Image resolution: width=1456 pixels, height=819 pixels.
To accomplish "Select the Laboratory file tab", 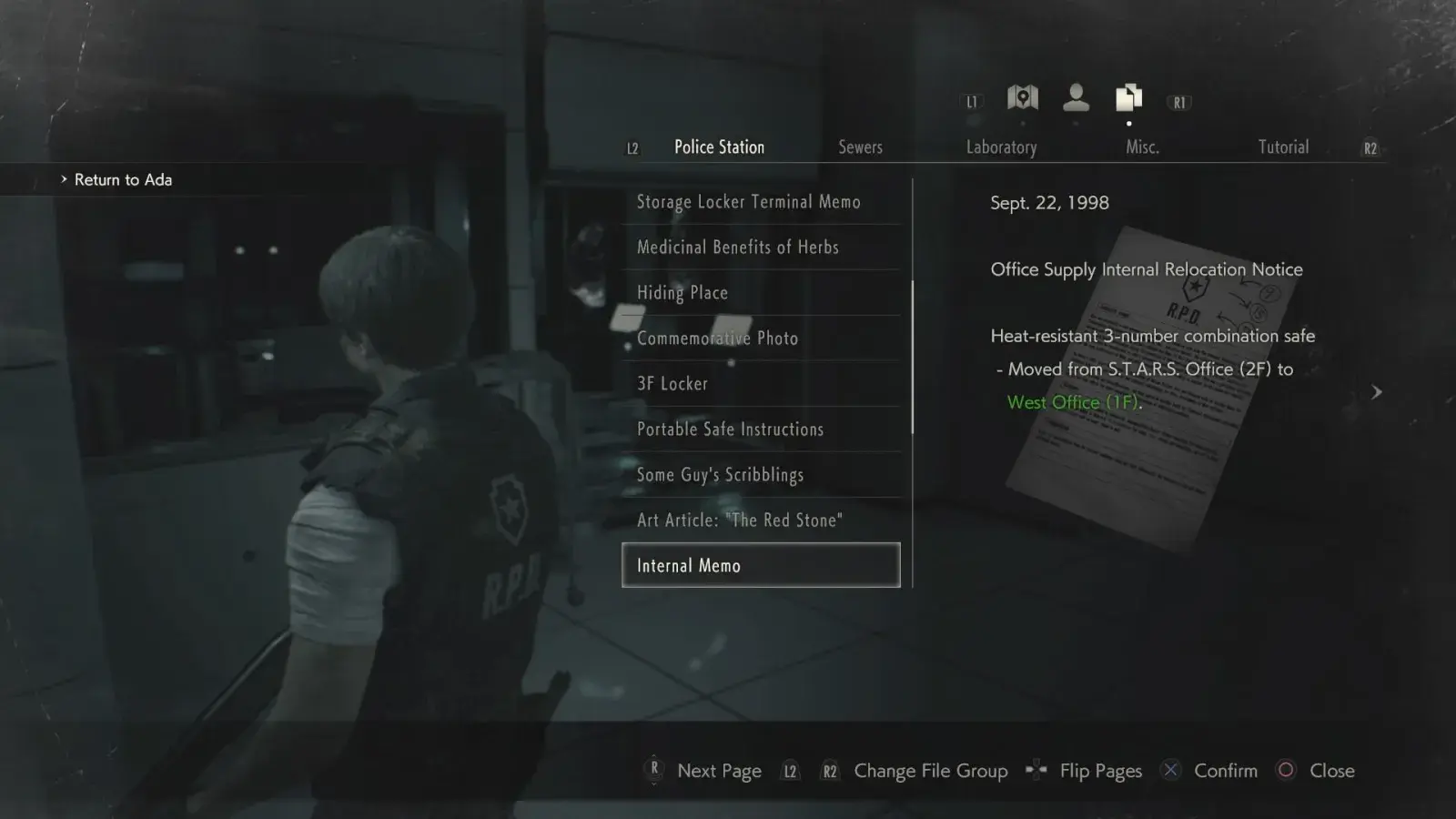I will (x=1001, y=147).
